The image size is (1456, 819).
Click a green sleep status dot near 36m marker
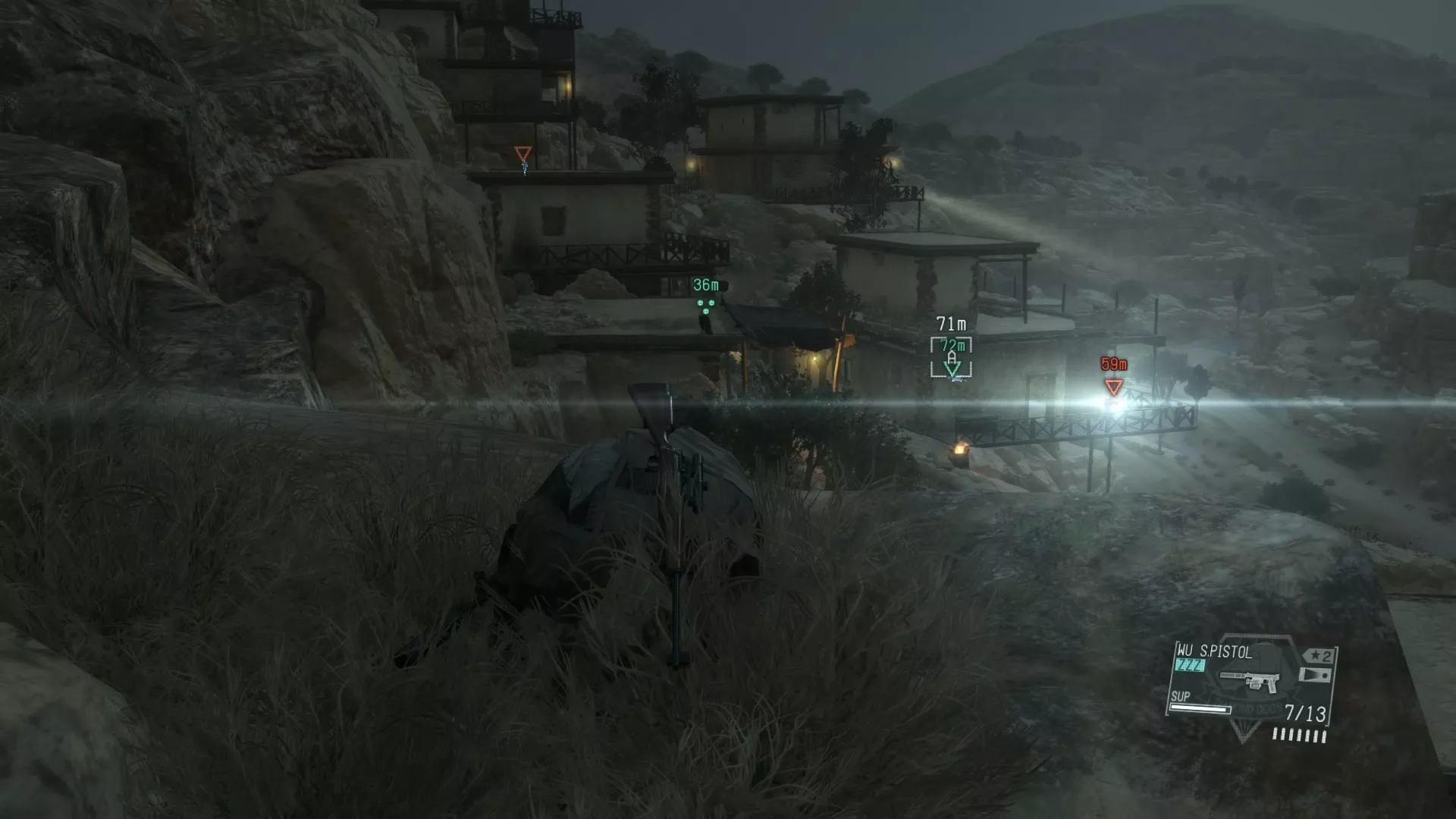(701, 303)
